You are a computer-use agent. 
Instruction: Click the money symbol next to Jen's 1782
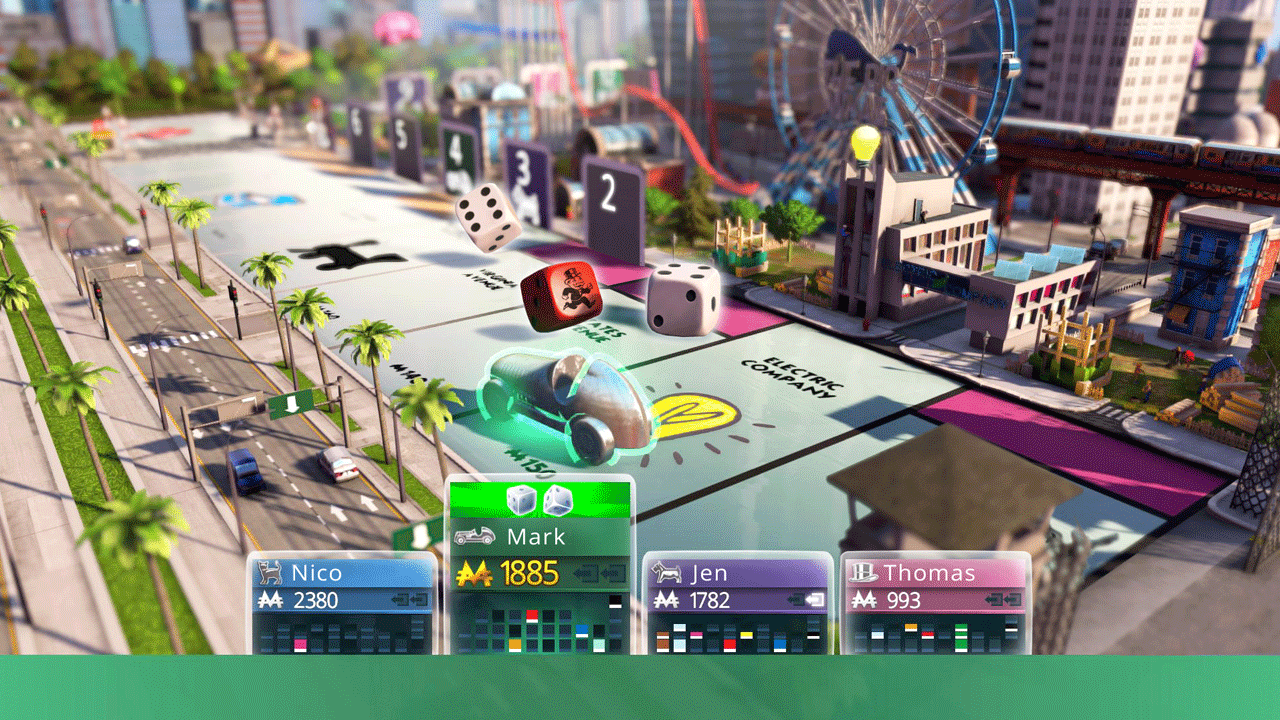tap(668, 598)
